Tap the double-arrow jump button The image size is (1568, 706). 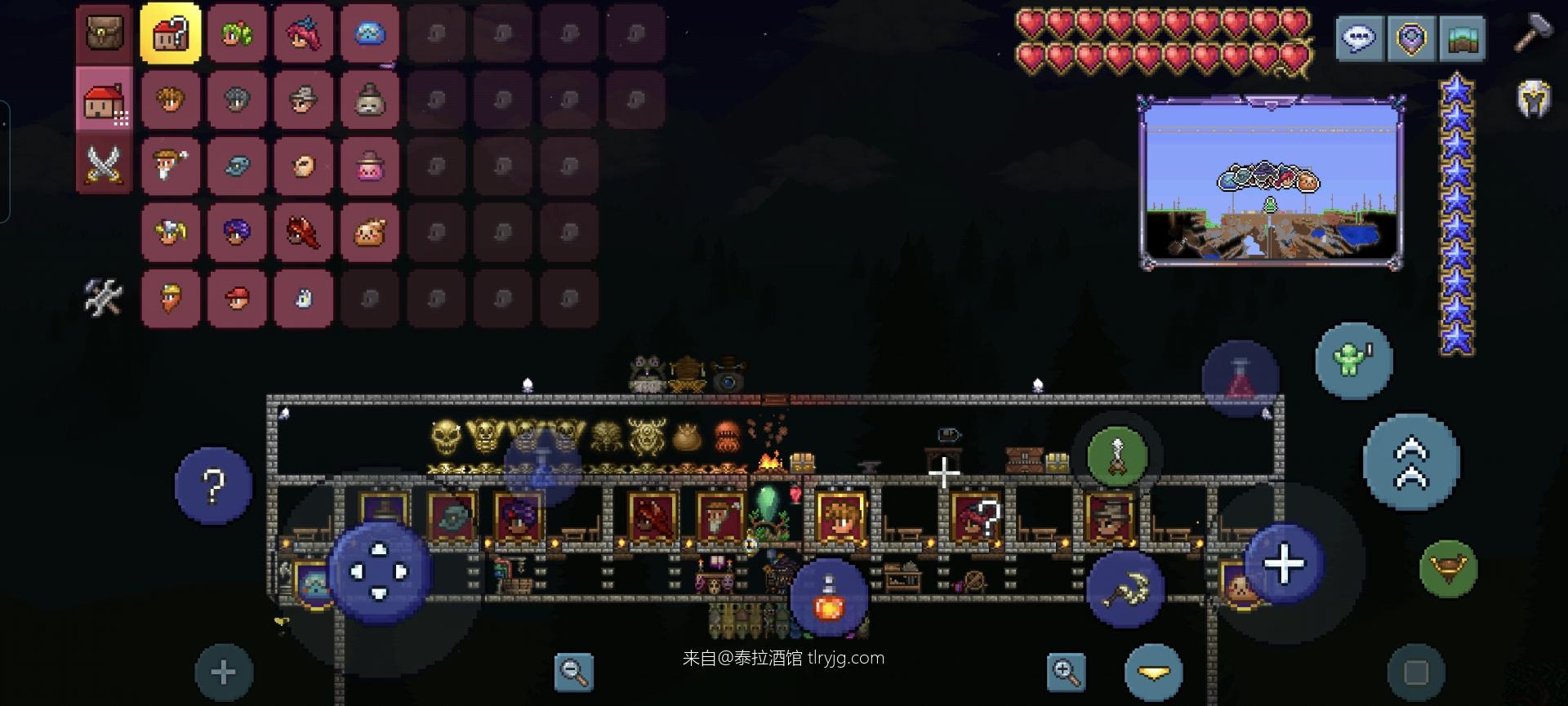point(1411,462)
